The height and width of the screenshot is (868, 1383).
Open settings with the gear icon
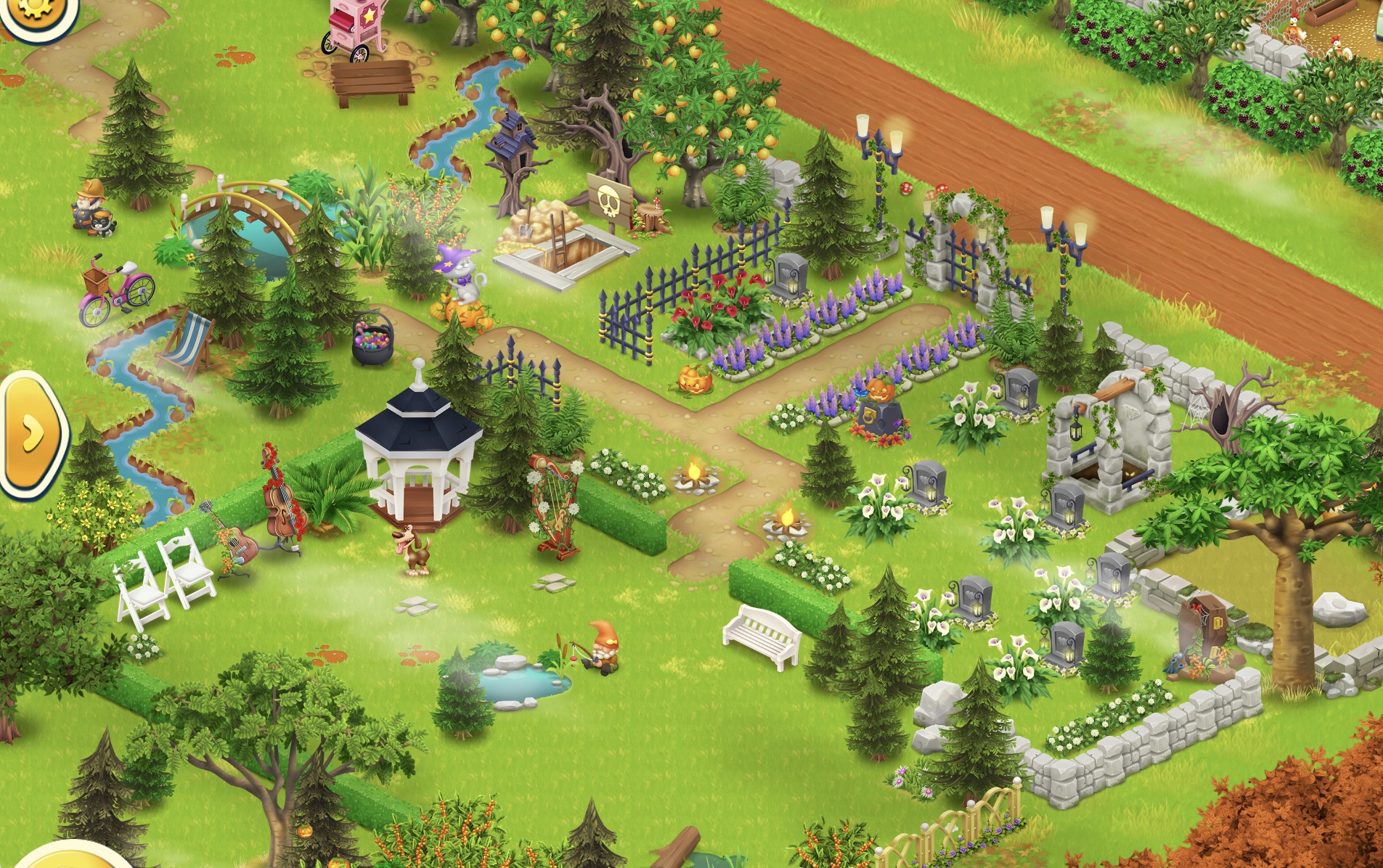coord(34,11)
